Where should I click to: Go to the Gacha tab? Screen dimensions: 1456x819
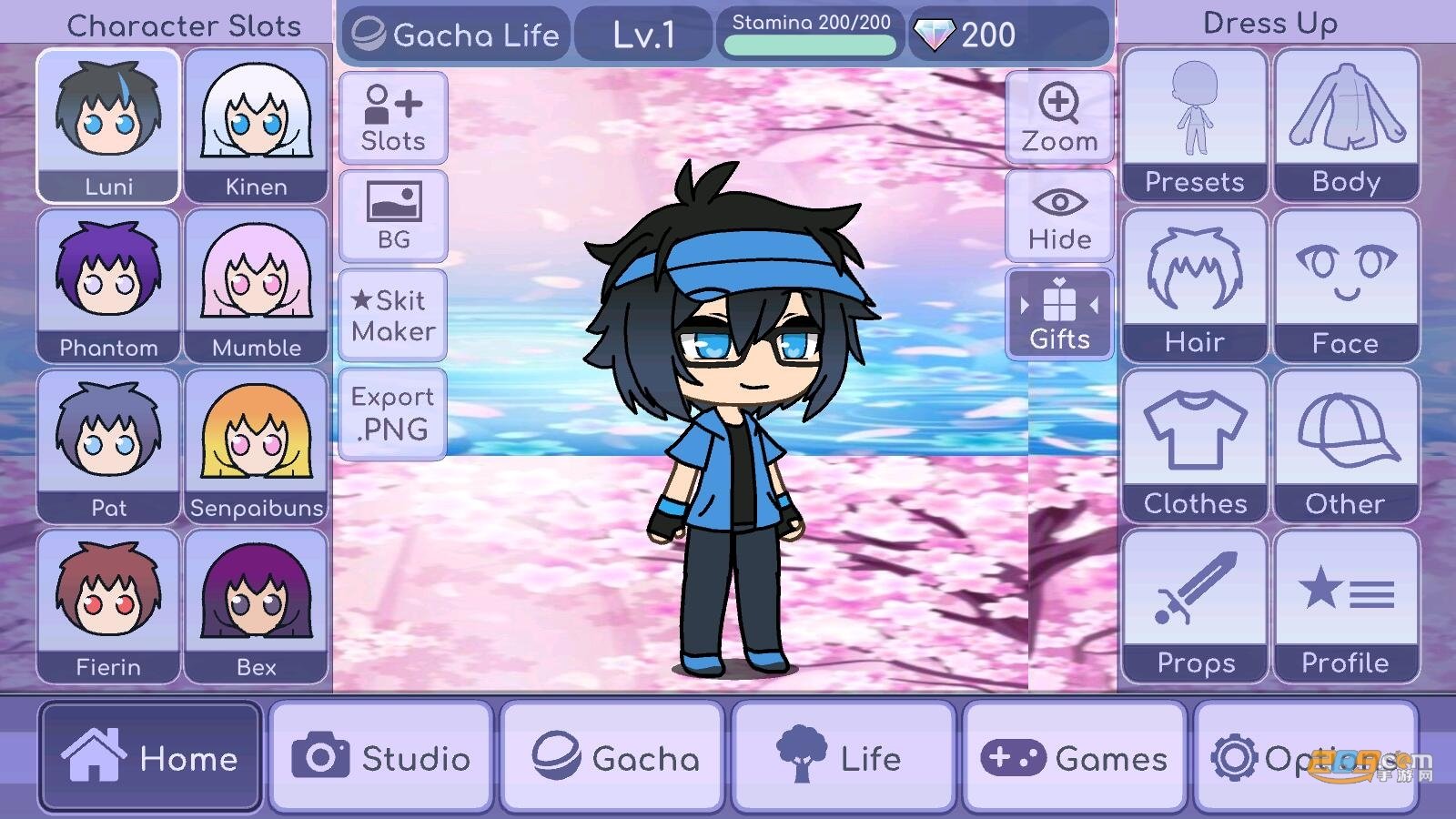click(612, 757)
